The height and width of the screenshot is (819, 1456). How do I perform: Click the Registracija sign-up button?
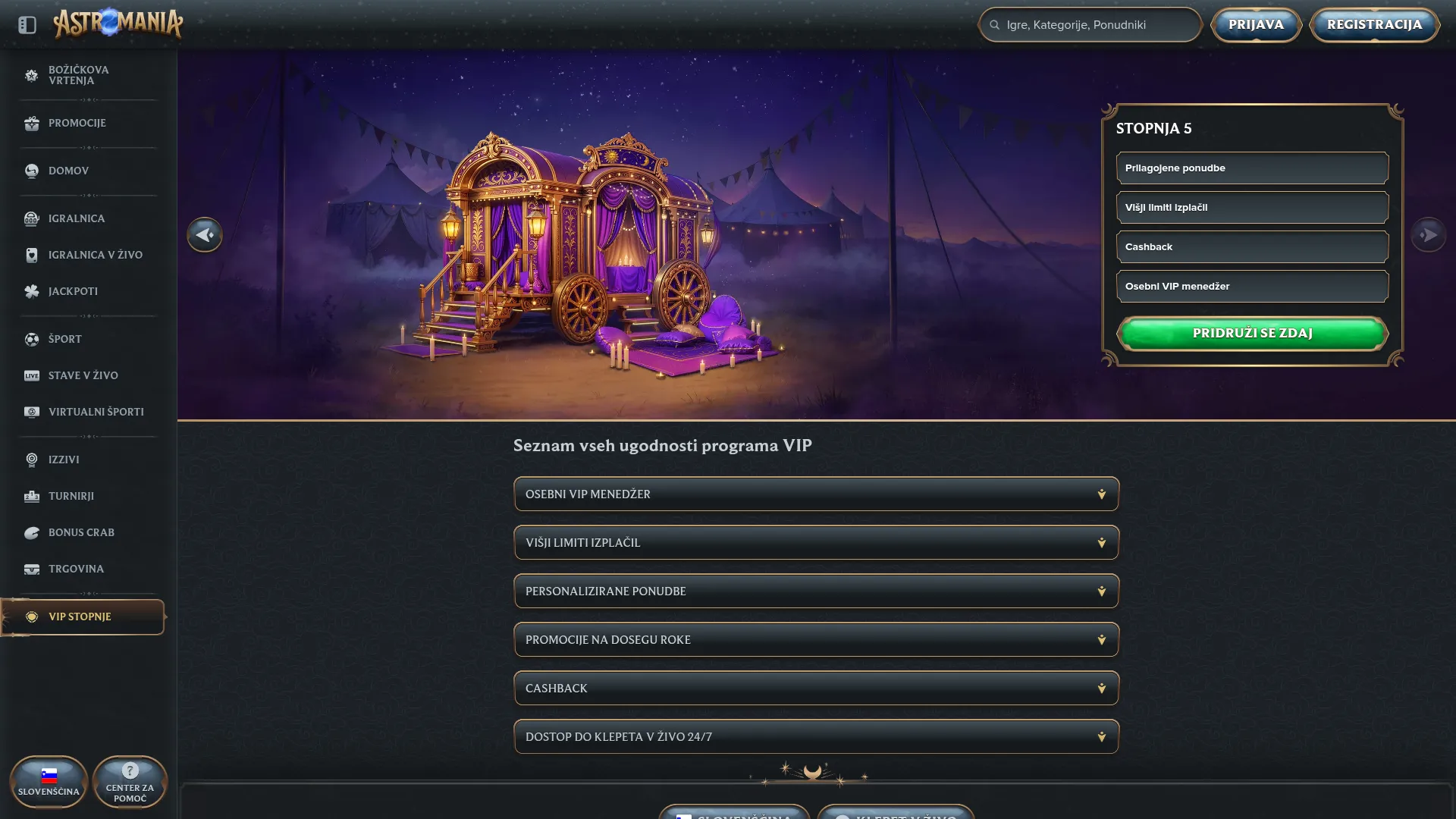pyautogui.click(x=1374, y=25)
